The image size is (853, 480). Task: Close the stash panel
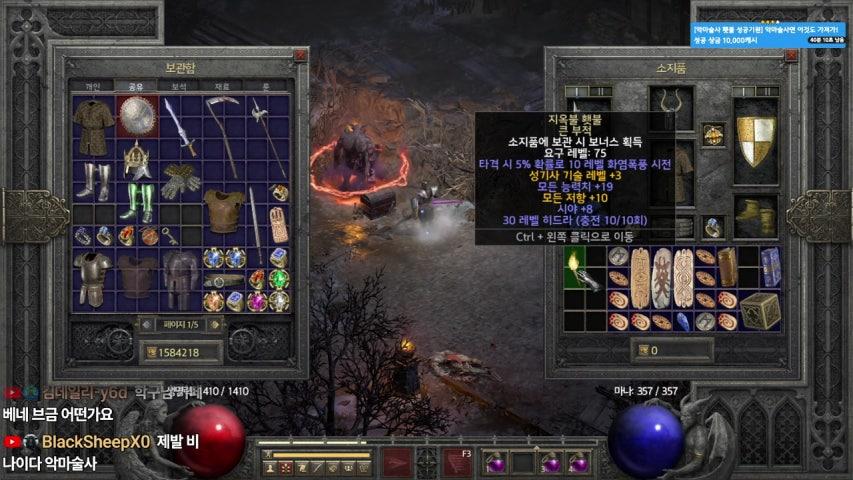(x=299, y=56)
